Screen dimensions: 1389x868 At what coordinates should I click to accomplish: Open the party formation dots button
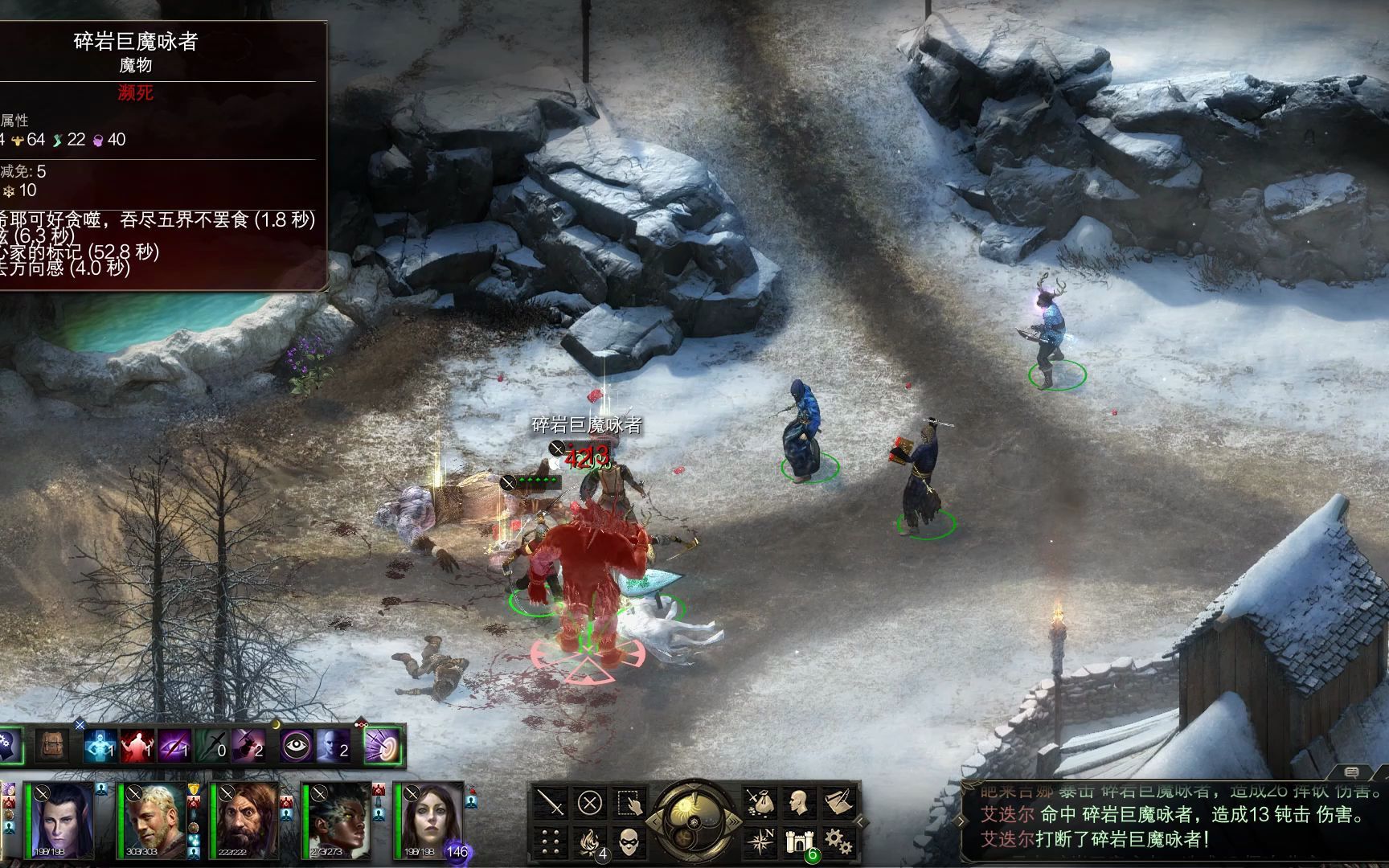tap(551, 841)
